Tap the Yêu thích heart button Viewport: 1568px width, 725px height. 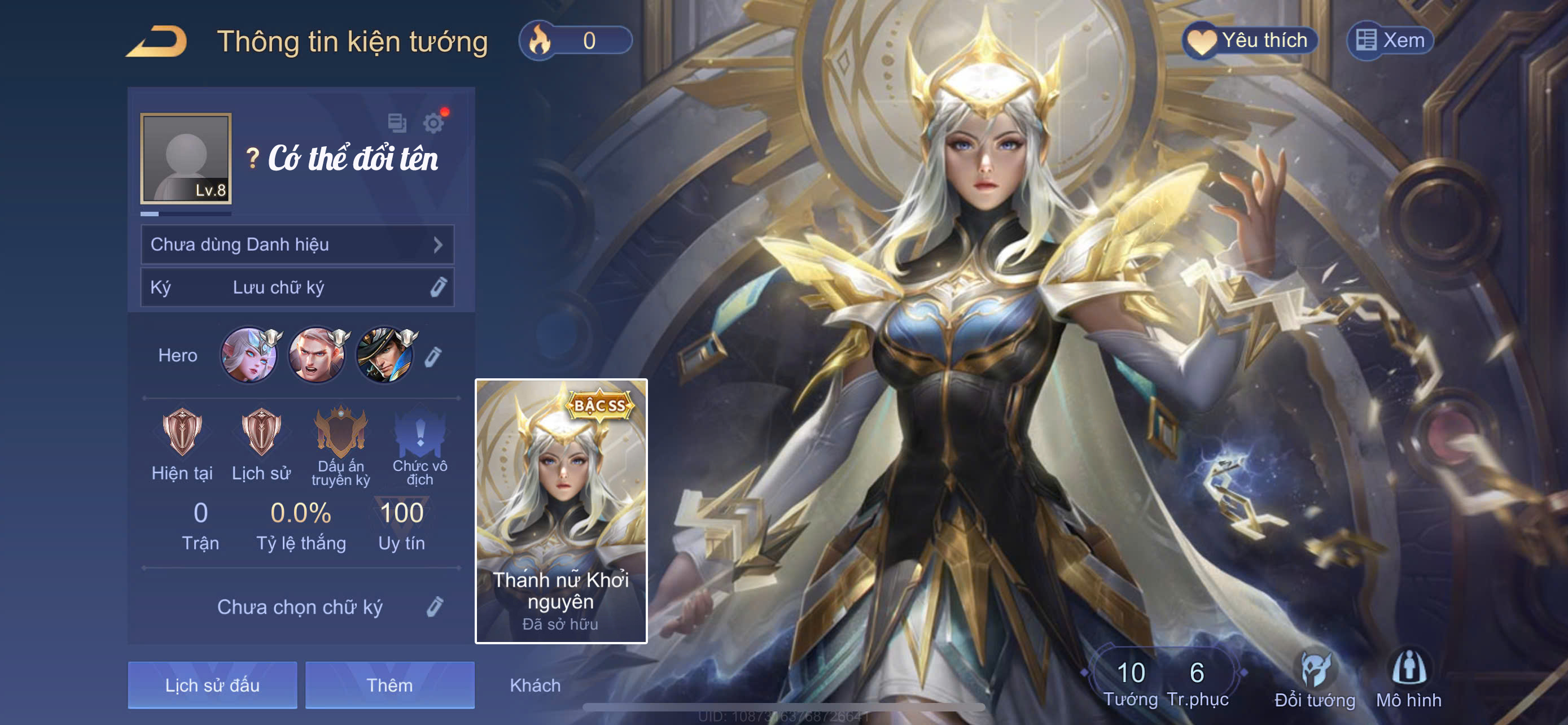coord(1251,41)
